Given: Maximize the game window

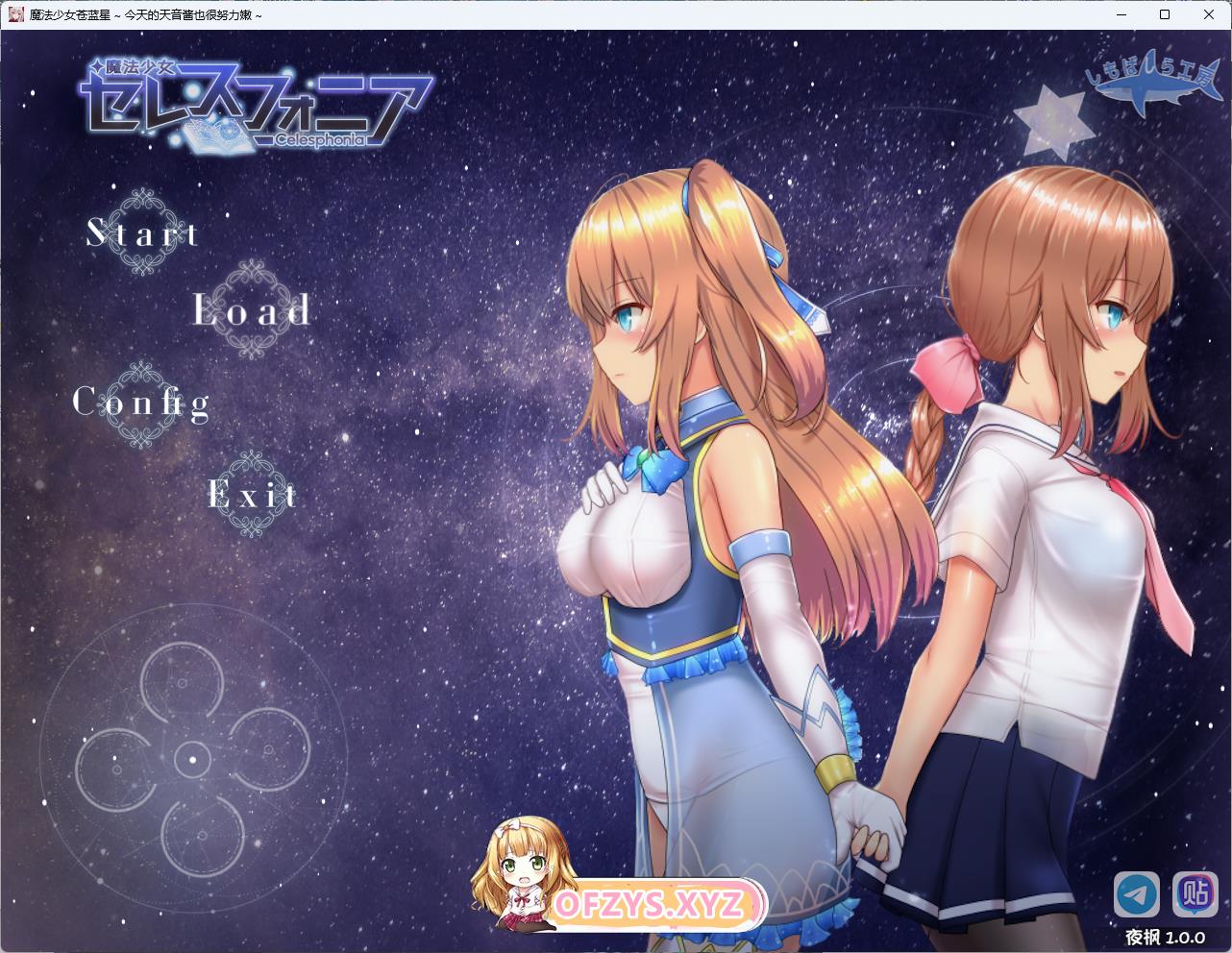Looking at the screenshot, I should 1165,14.
